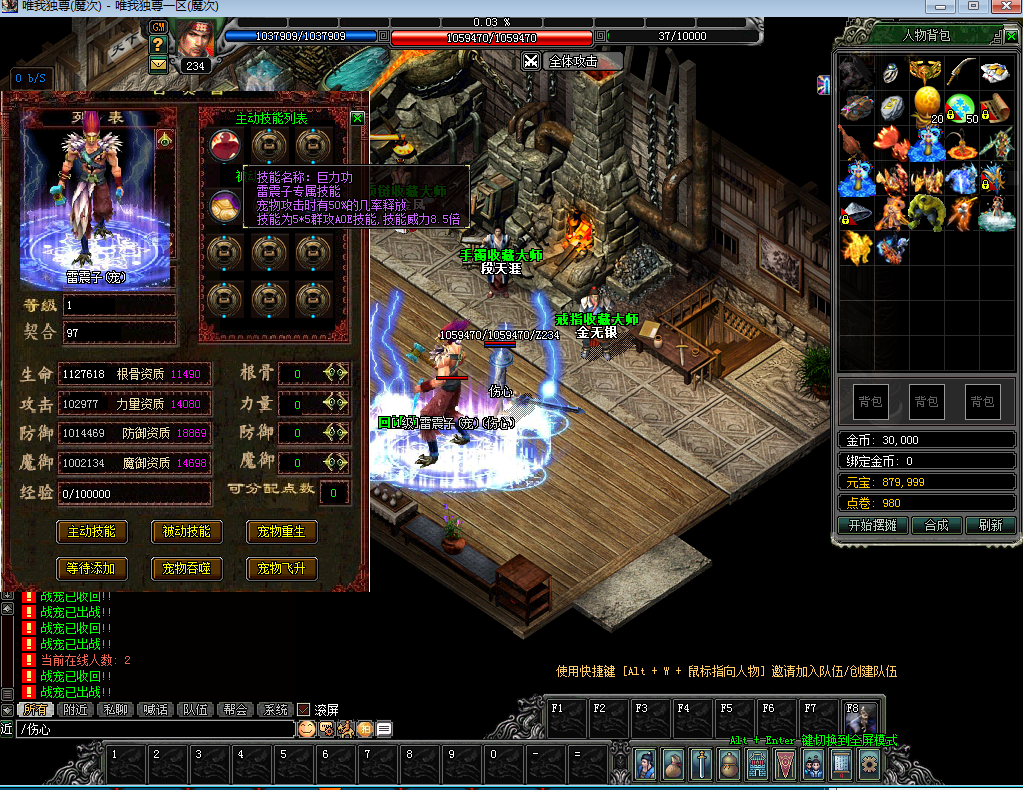
Task: Select the golden egg item in the bag
Action: pyautogui.click(x=926, y=105)
